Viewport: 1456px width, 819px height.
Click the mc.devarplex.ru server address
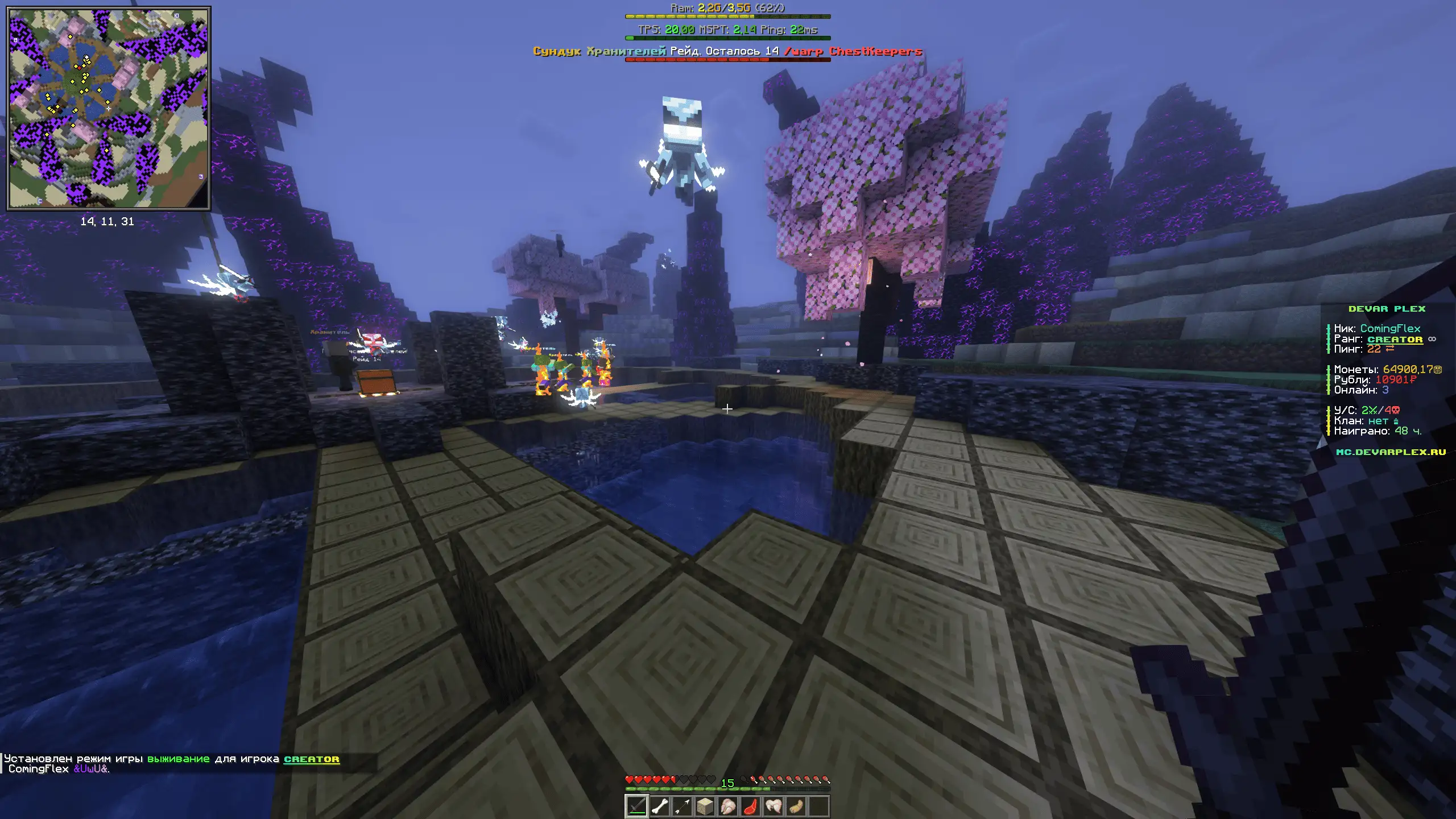[1391, 452]
